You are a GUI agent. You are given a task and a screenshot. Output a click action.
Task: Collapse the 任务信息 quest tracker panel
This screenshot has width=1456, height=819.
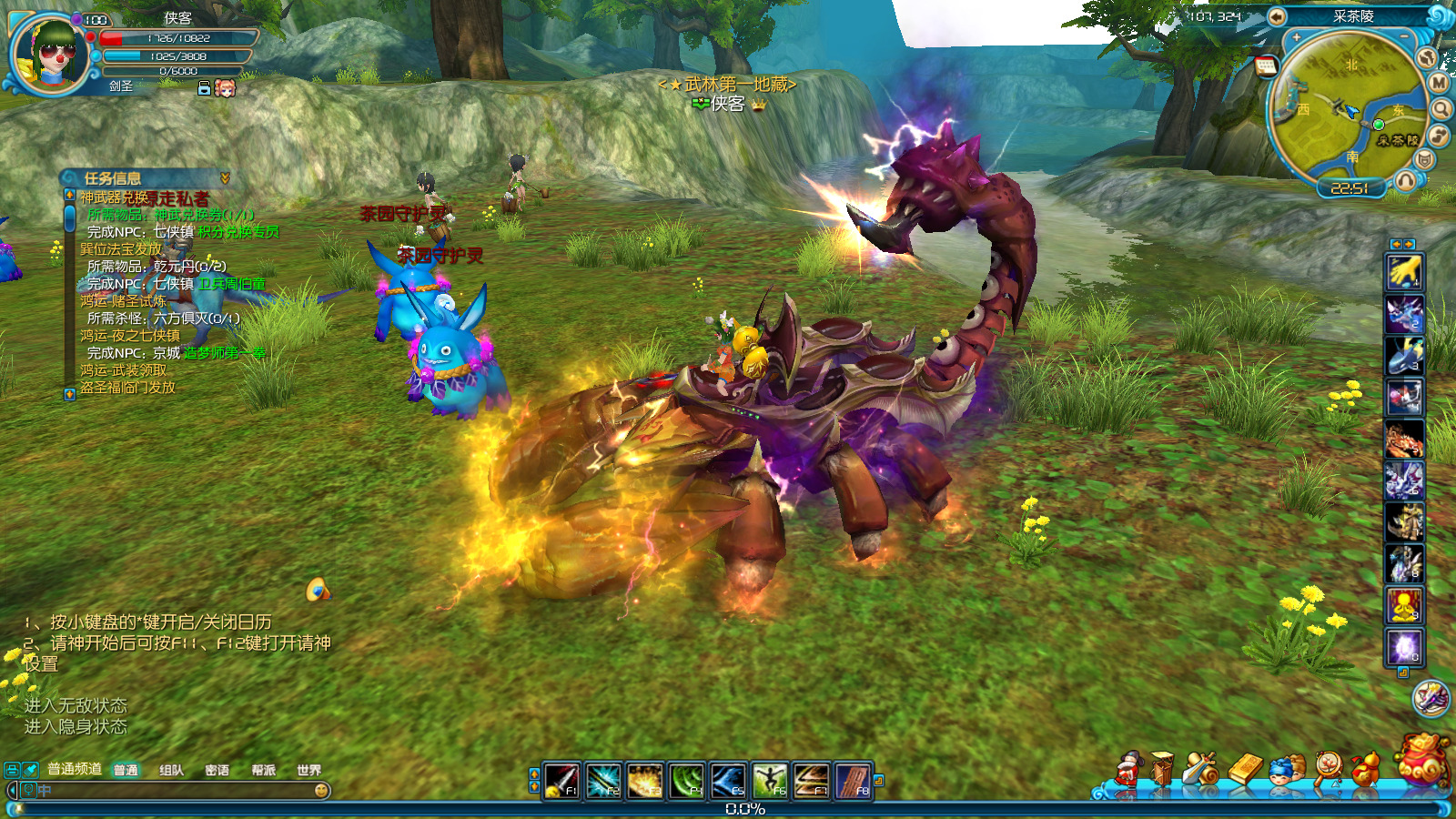click(225, 178)
